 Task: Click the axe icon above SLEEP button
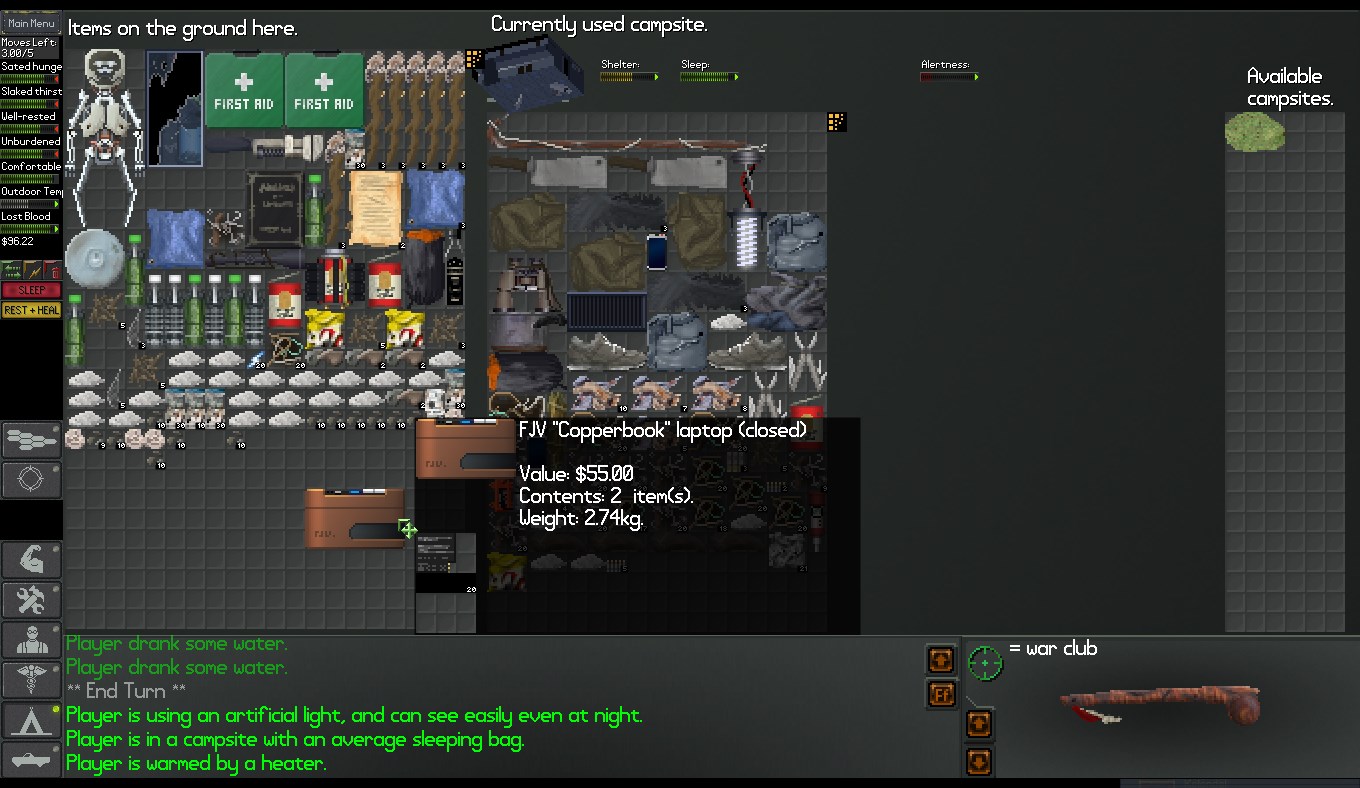tap(32, 269)
